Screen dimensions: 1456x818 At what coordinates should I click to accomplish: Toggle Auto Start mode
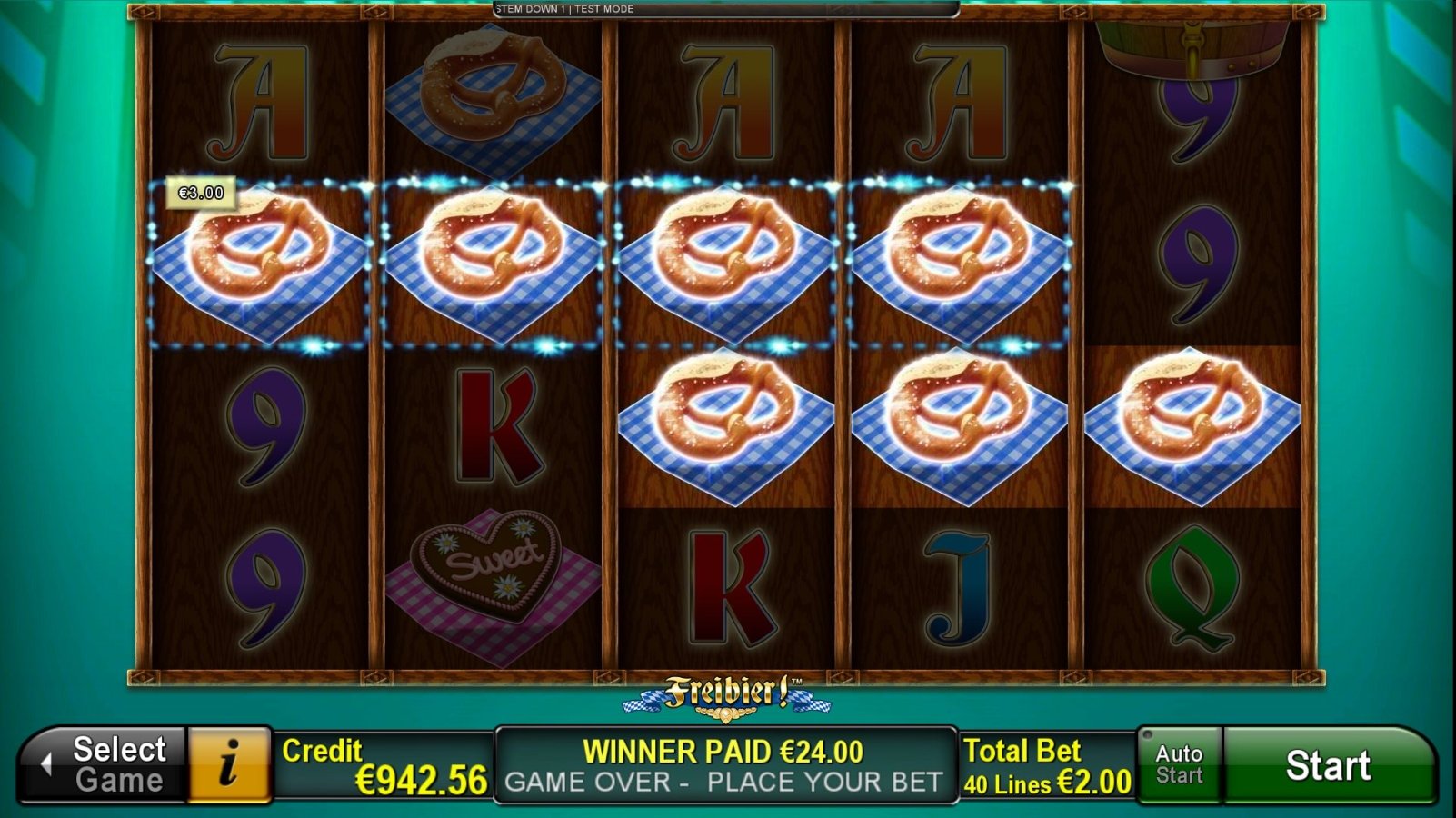pos(1179,763)
